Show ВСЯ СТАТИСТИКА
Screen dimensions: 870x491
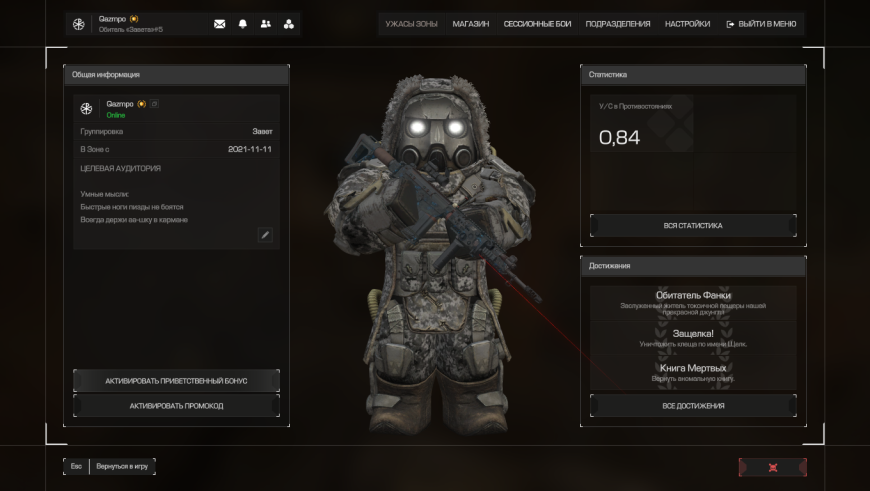[x=693, y=226]
